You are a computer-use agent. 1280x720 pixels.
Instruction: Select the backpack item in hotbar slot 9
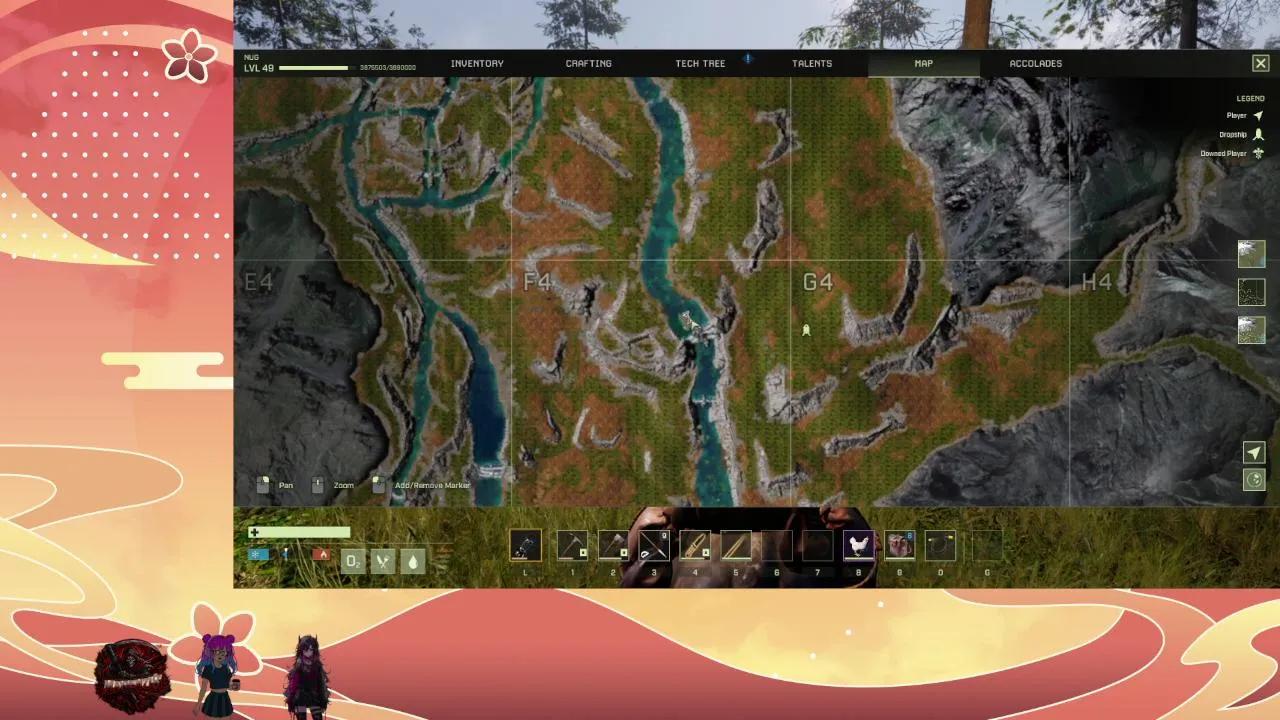click(898, 545)
